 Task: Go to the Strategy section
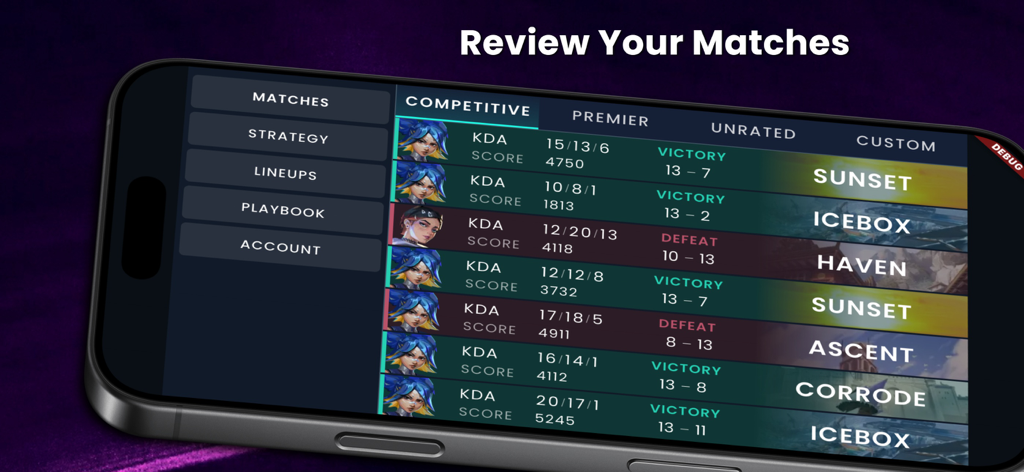[x=288, y=137]
